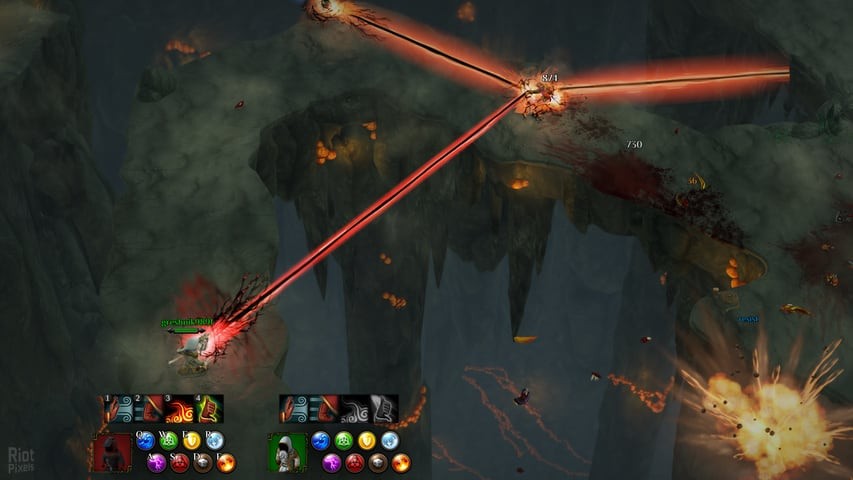This screenshot has width=853, height=480.
Task: Choose the white-hooded wizard's purple lightning element
Action: click(333, 462)
